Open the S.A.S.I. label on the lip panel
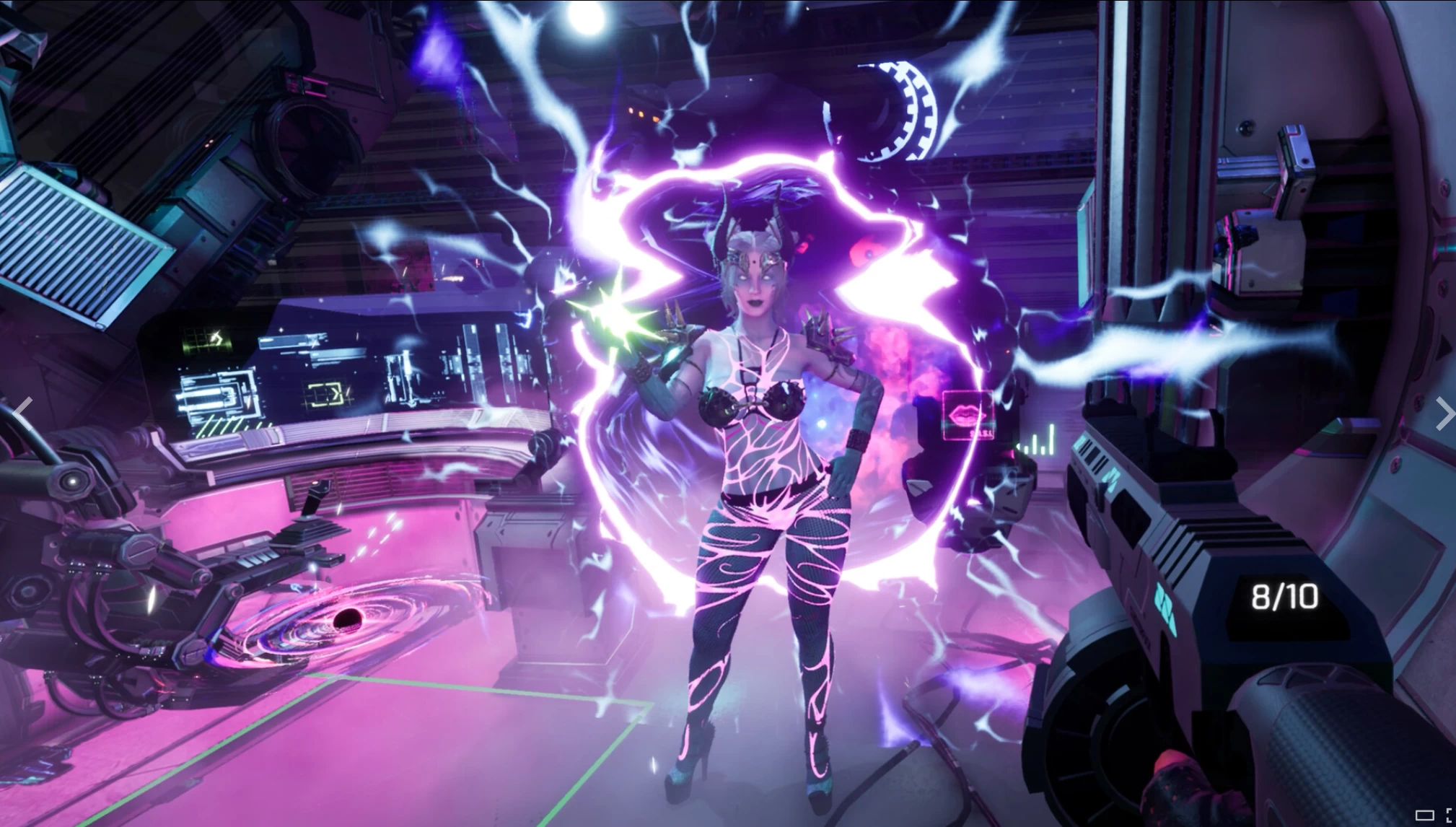Image resolution: width=1456 pixels, height=827 pixels. coord(981,432)
